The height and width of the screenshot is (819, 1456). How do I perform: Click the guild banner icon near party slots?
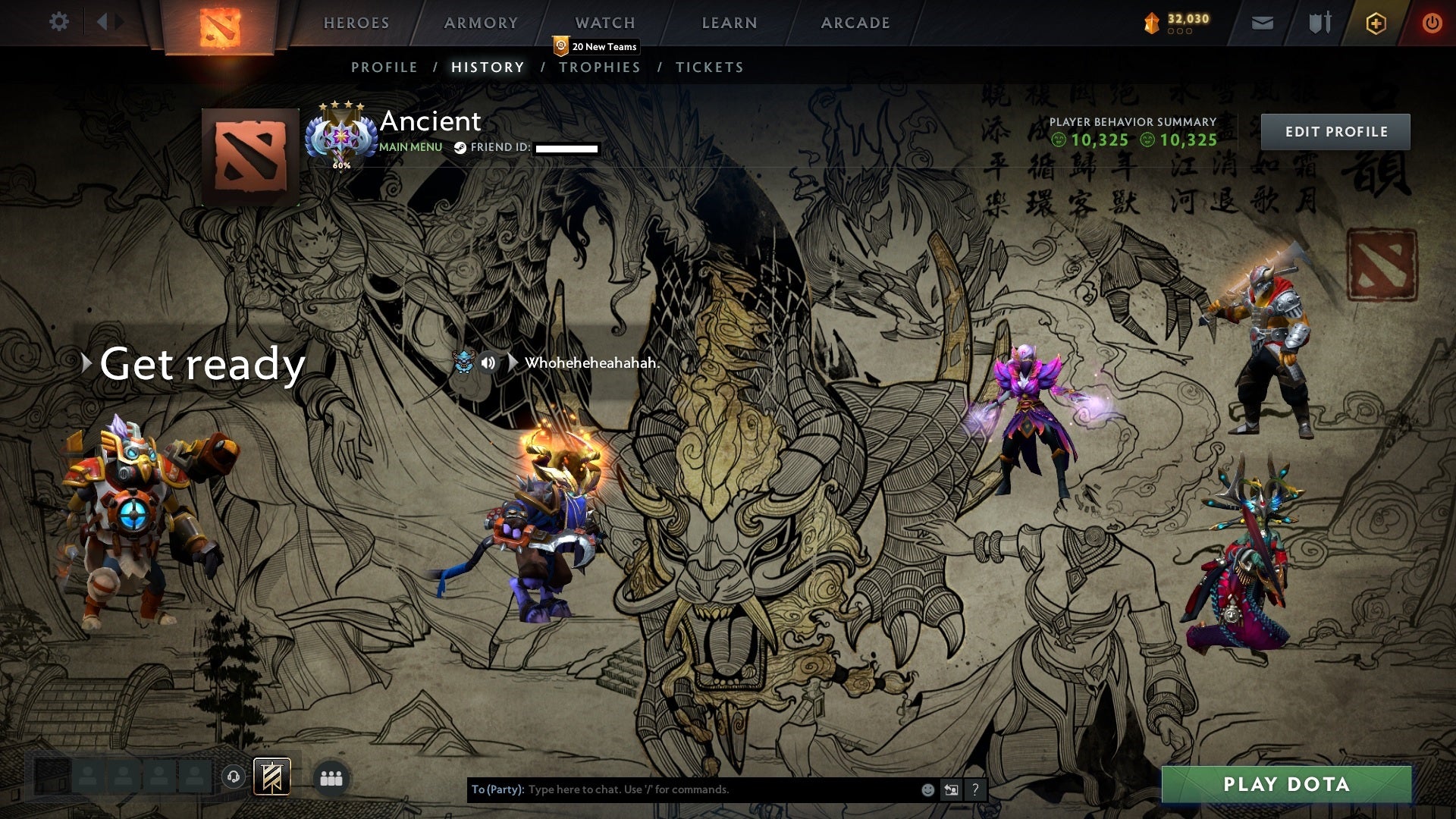(x=270, y=777)
